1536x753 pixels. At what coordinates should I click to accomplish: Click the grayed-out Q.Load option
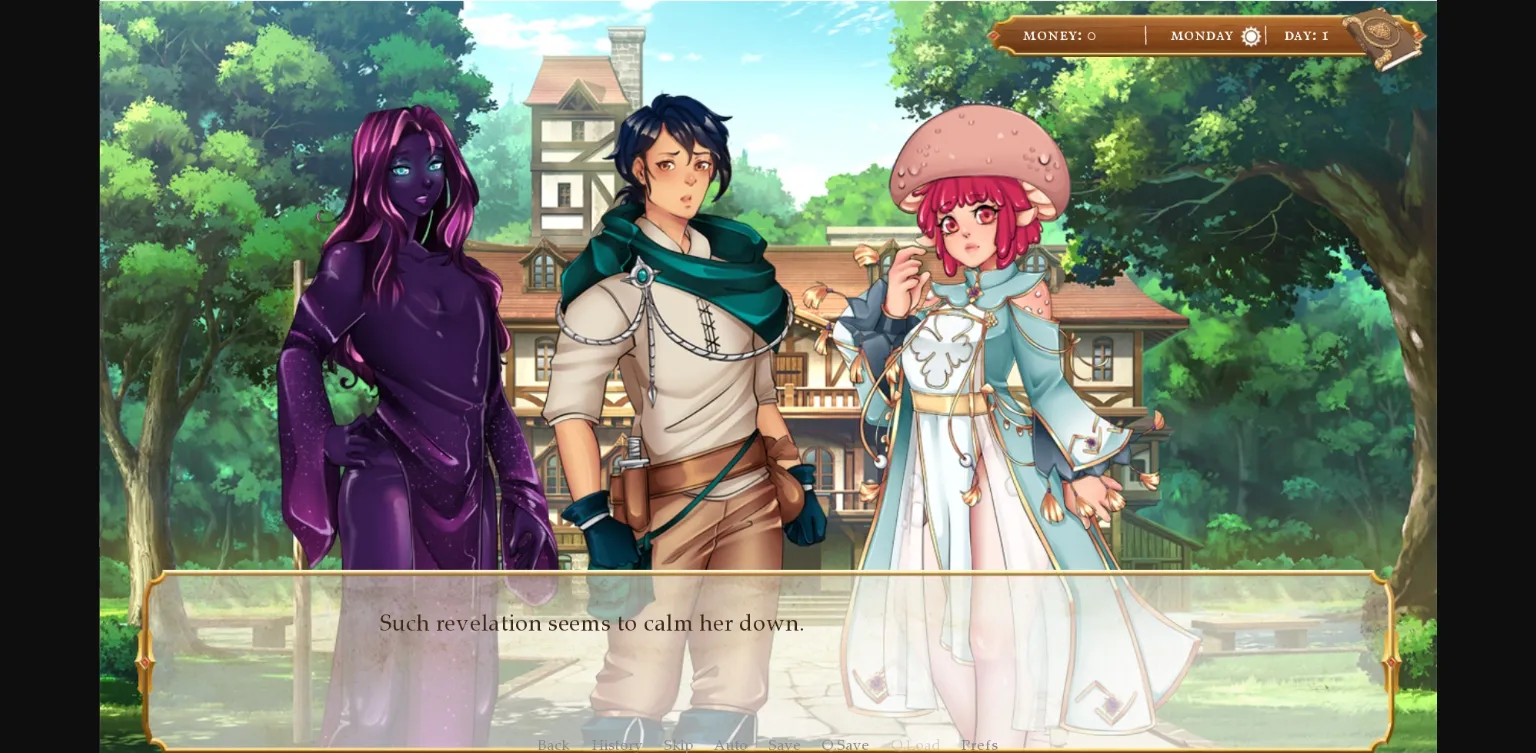pyautogui.click(x=917, y=745)
